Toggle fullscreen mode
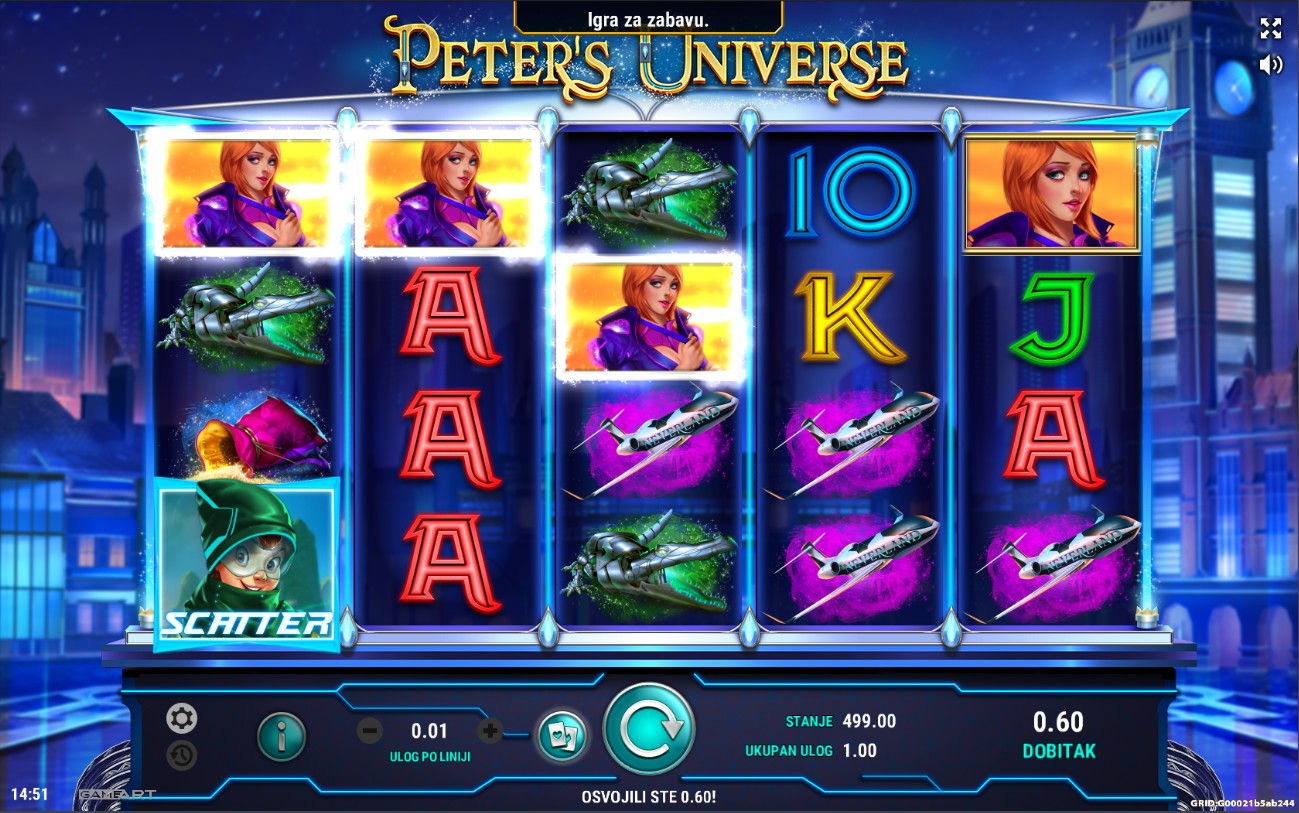Screen dimensions: 1299x813 tap(1270, 28)
